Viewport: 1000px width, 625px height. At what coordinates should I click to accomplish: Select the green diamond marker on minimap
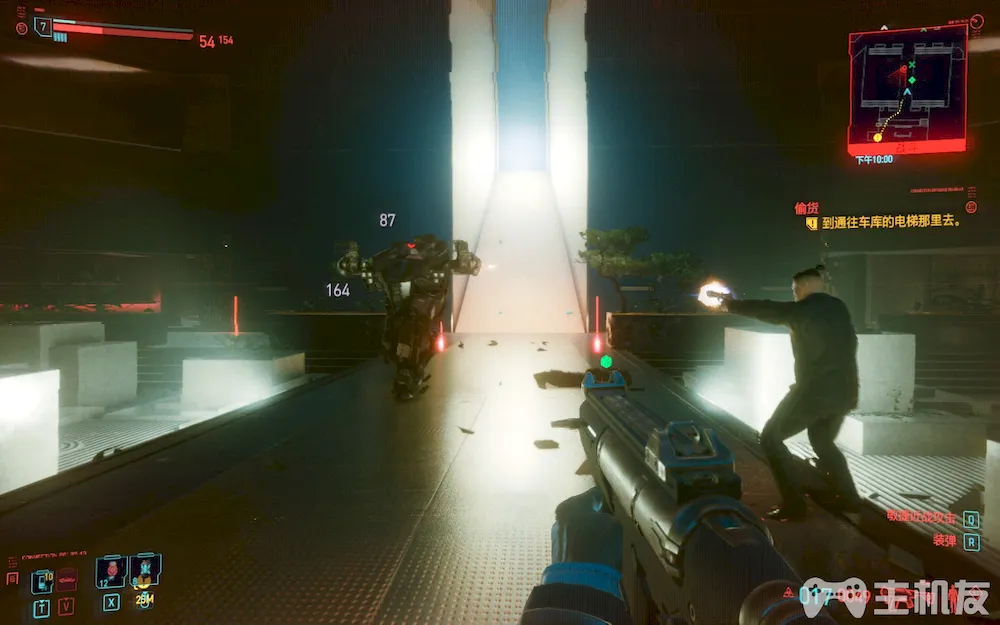[911, 80]
